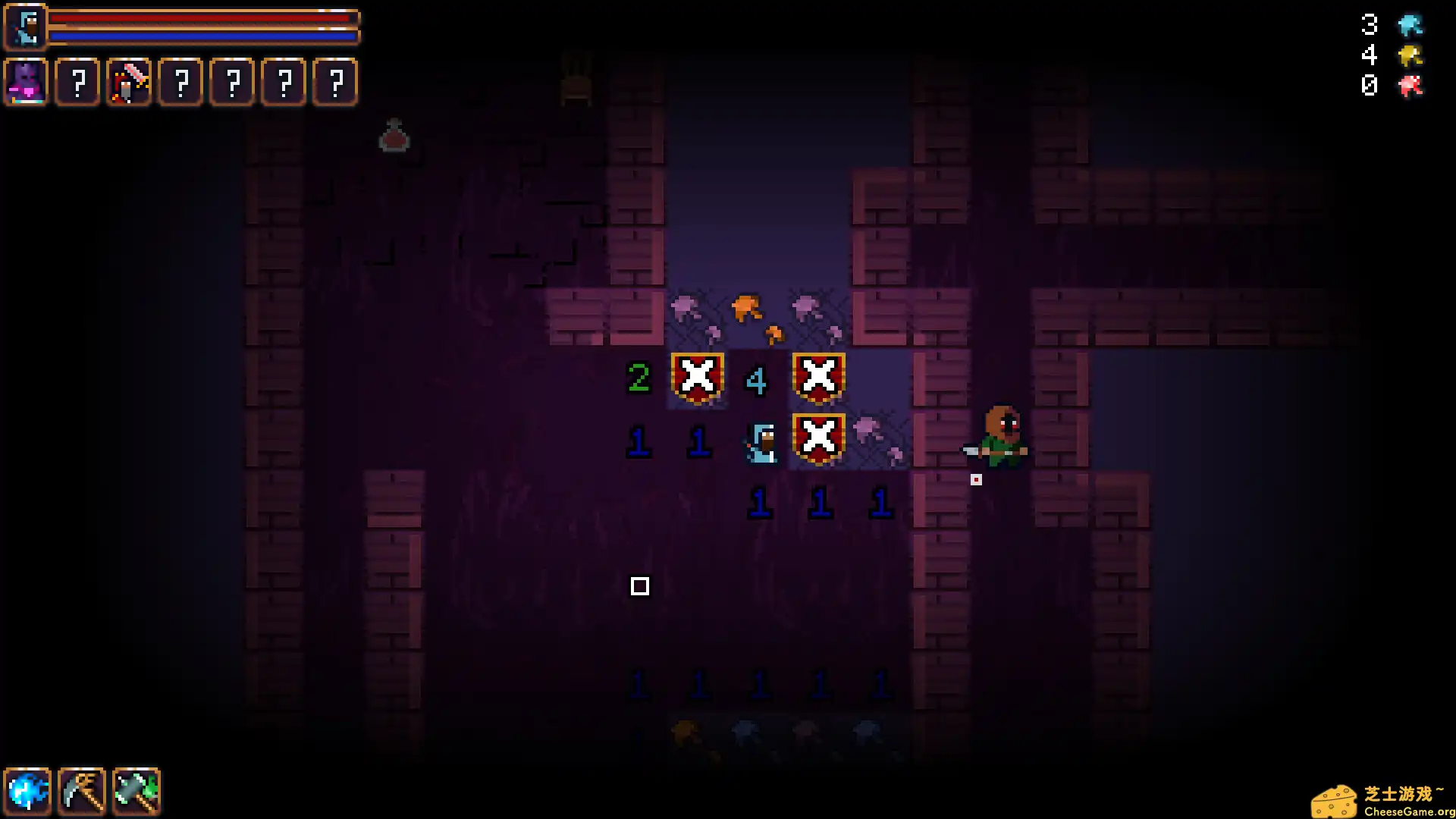Select the green axe tool

[x=136, y=791]
